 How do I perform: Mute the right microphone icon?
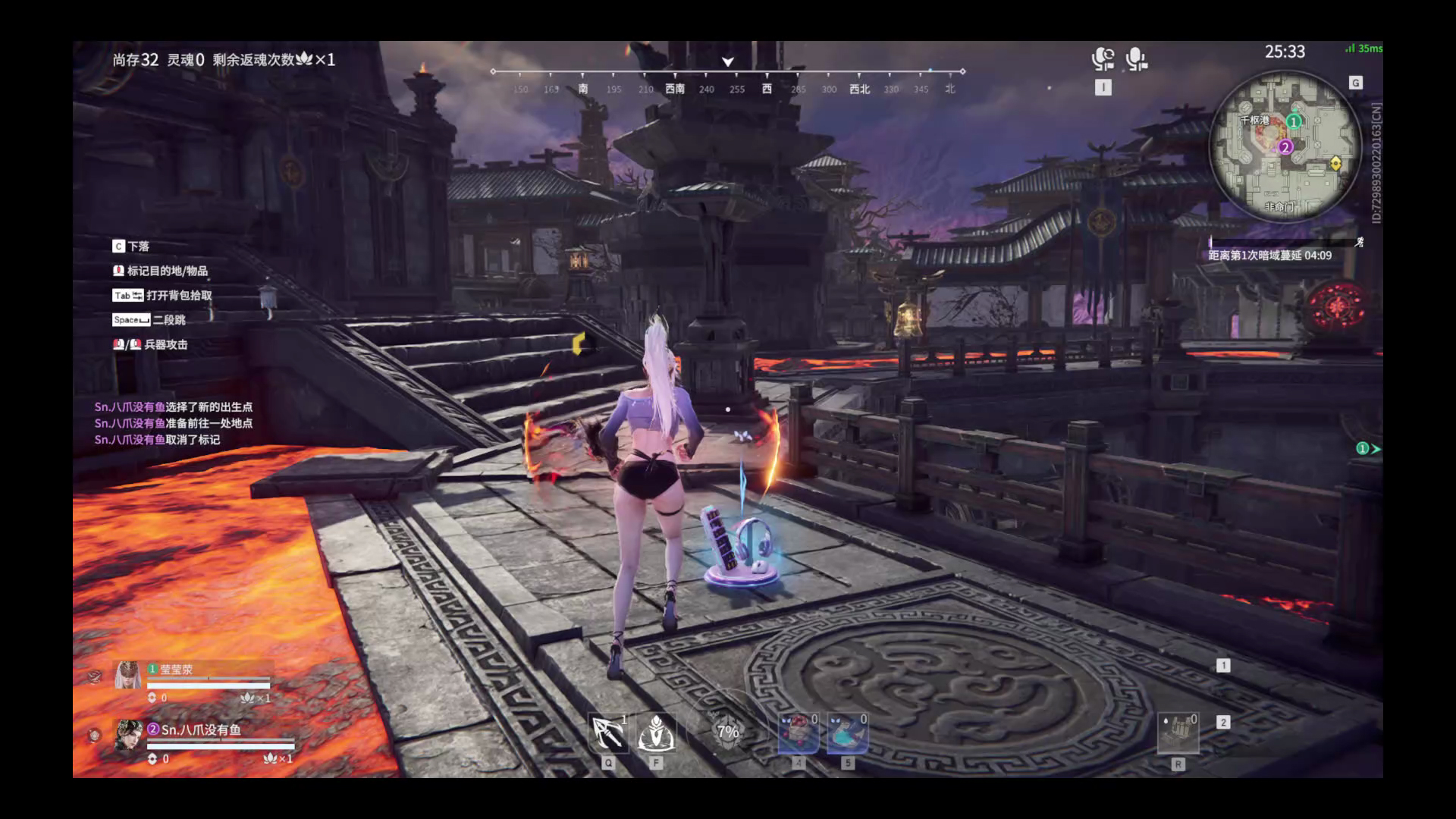pyautogui.click(x=1134, y=57)
